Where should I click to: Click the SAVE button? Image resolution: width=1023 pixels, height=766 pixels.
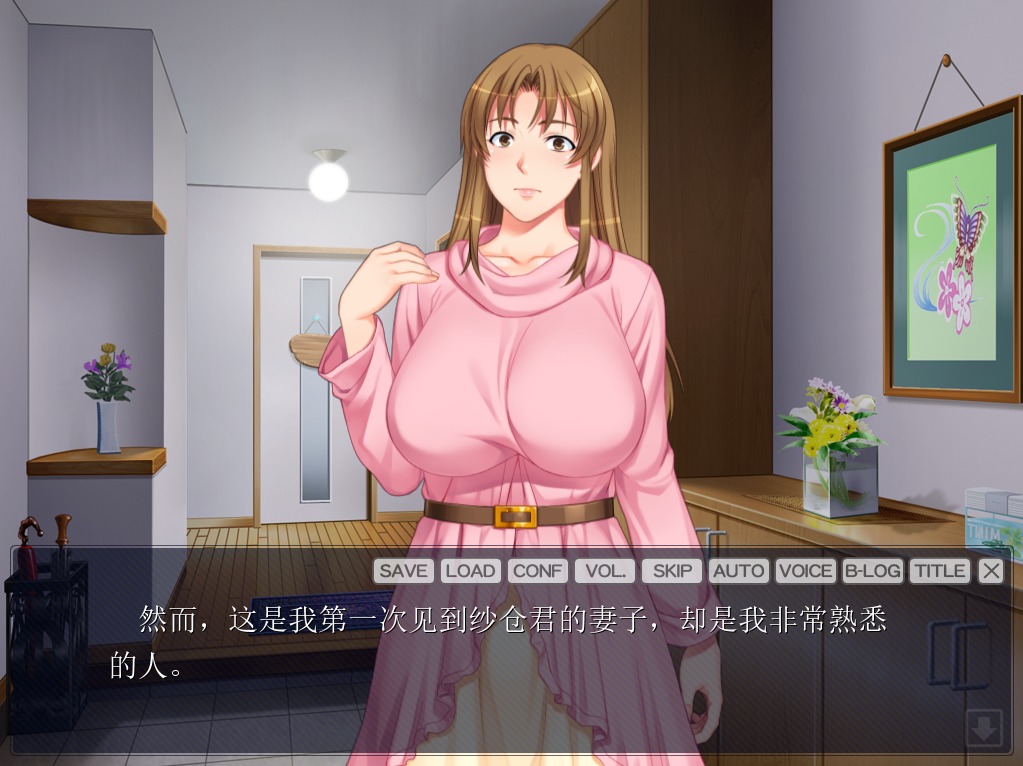(403, 571)
